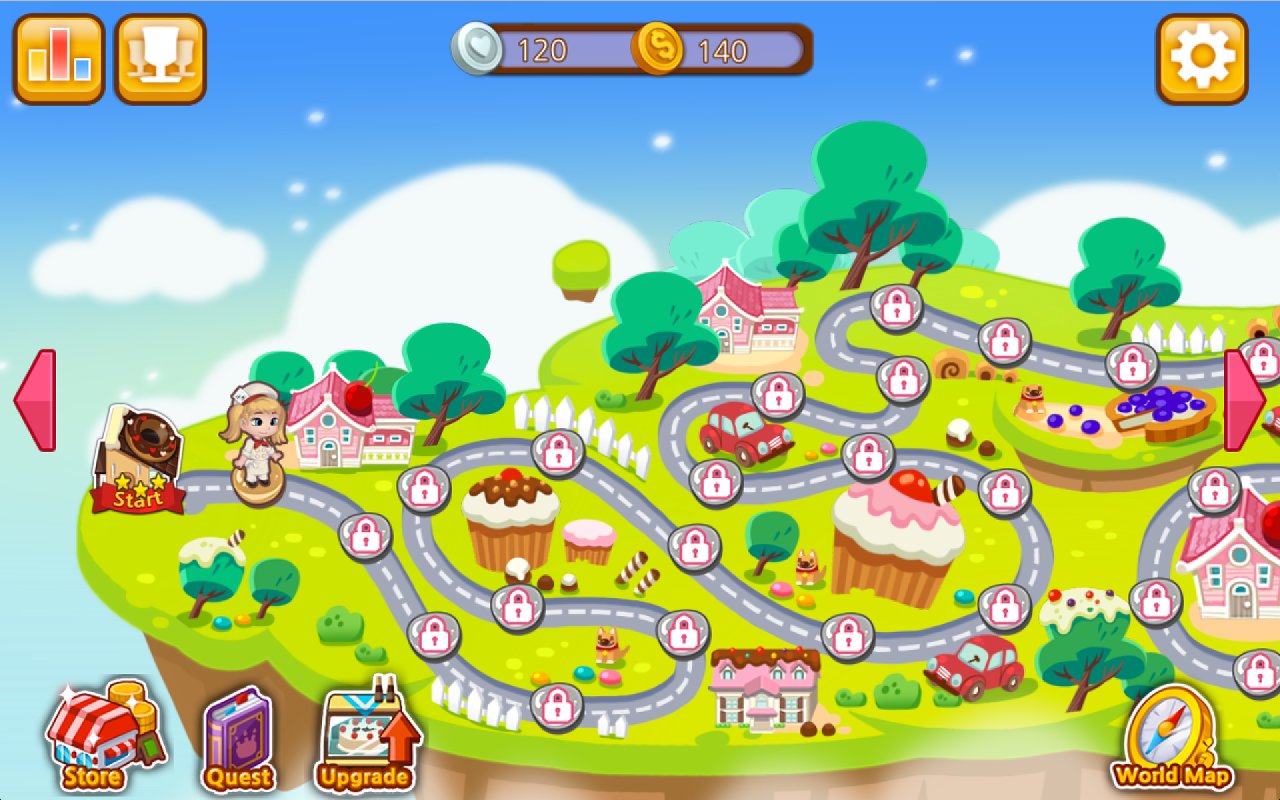Image resolution: width=1280 pixels, height=800 pixels.
Task: Select the Start level marker
Action: pyautogui.click(x=140, y=455)
